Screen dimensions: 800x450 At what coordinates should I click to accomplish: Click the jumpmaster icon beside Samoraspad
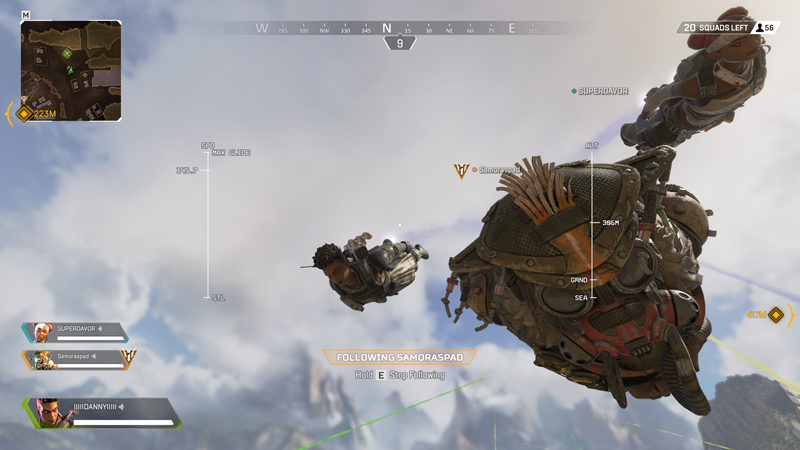pyautogui.click(x=461, y=171)
